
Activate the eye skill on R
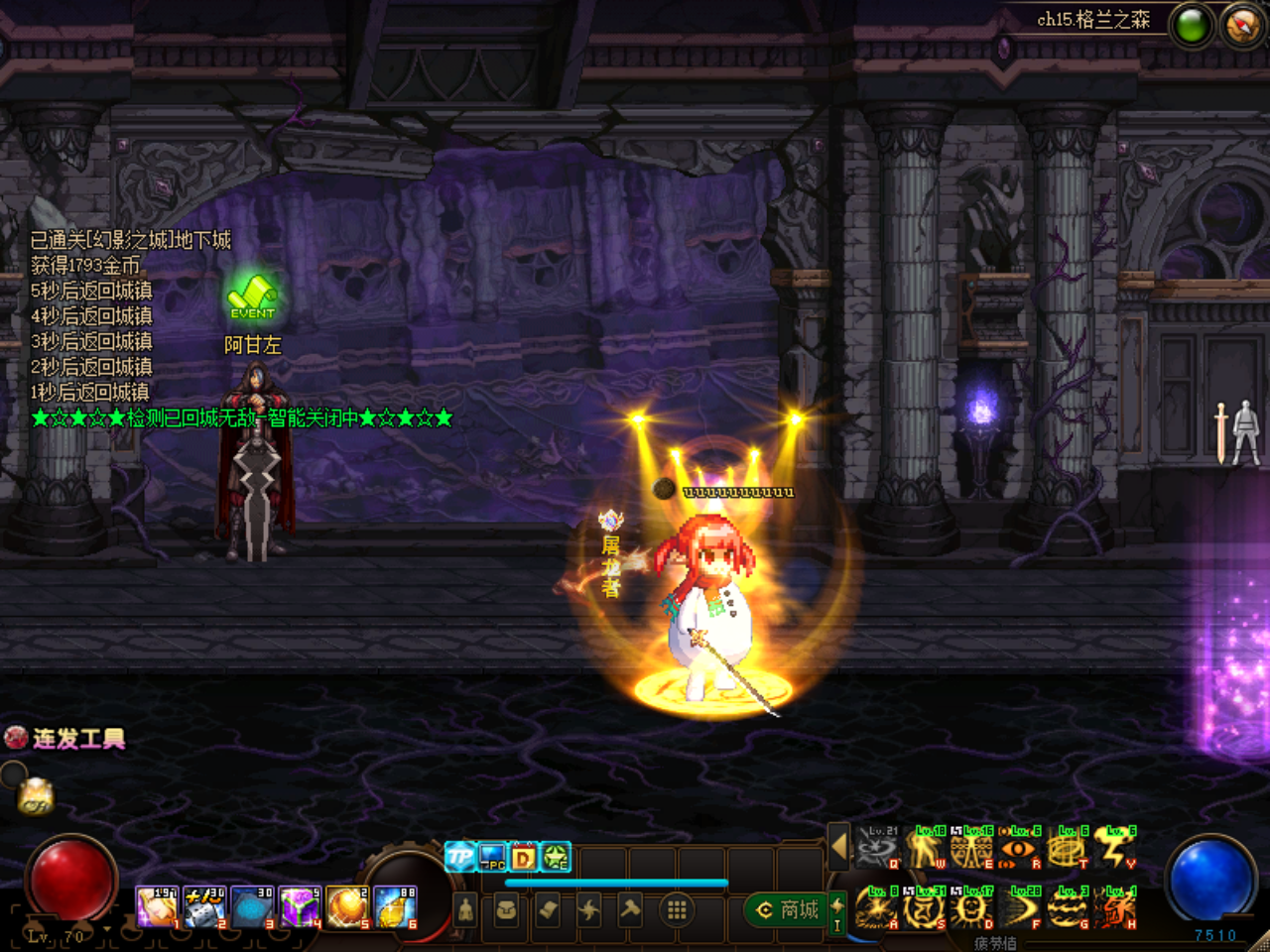coord(1020,848)
